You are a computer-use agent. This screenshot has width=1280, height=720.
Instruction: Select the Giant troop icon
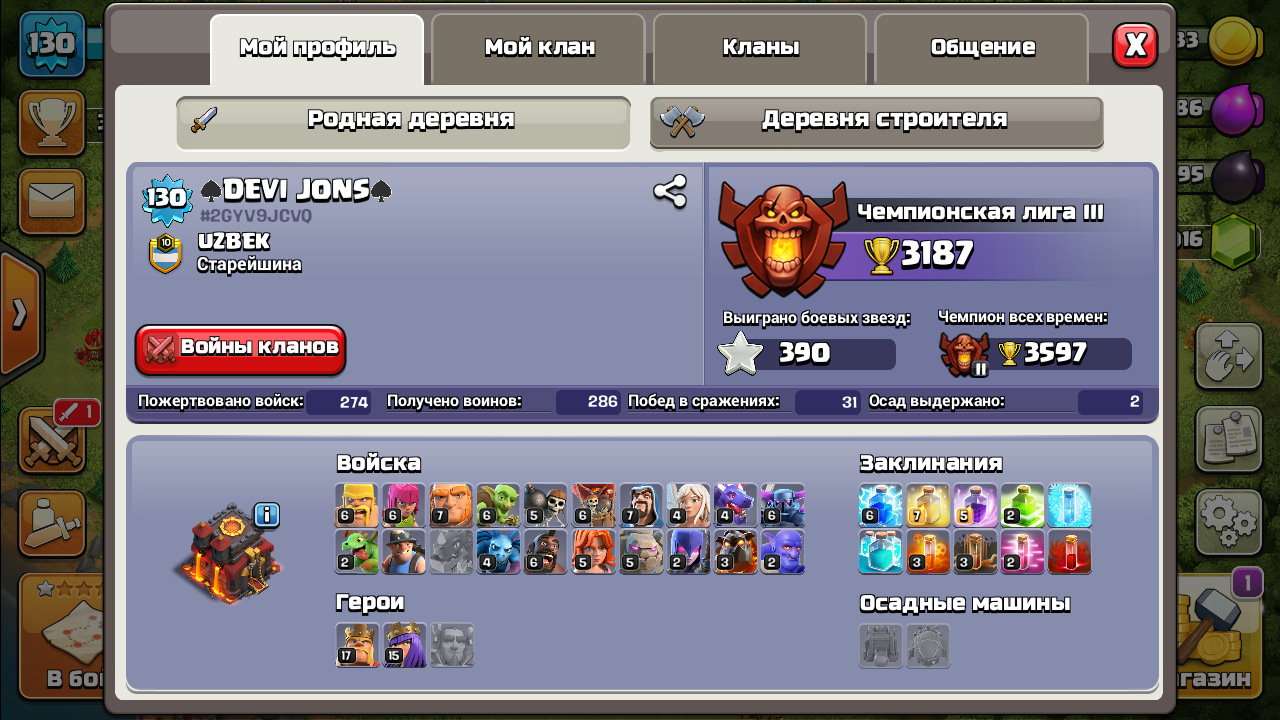pos(451,505)
